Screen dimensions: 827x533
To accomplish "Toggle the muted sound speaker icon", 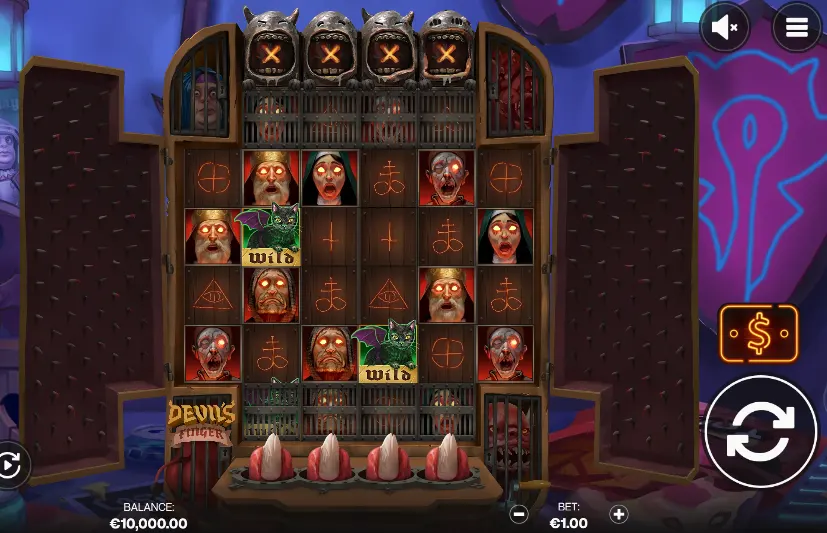I will [x=726, y=28].
